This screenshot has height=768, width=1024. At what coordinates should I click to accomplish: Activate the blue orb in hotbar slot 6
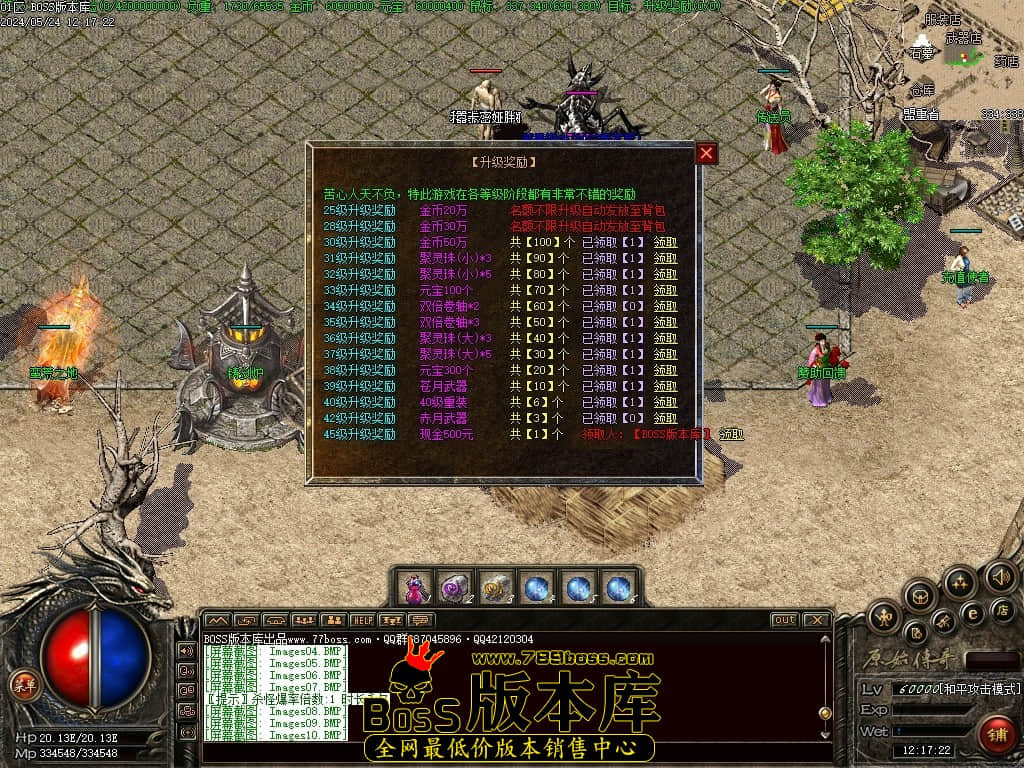[619, 588]
